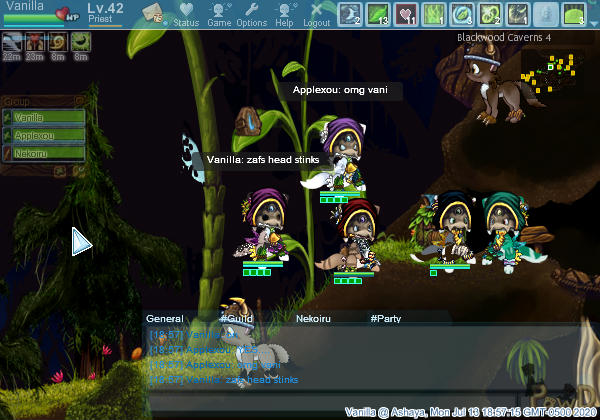Open the Nekoiru whisper tab

pos(315,318)
